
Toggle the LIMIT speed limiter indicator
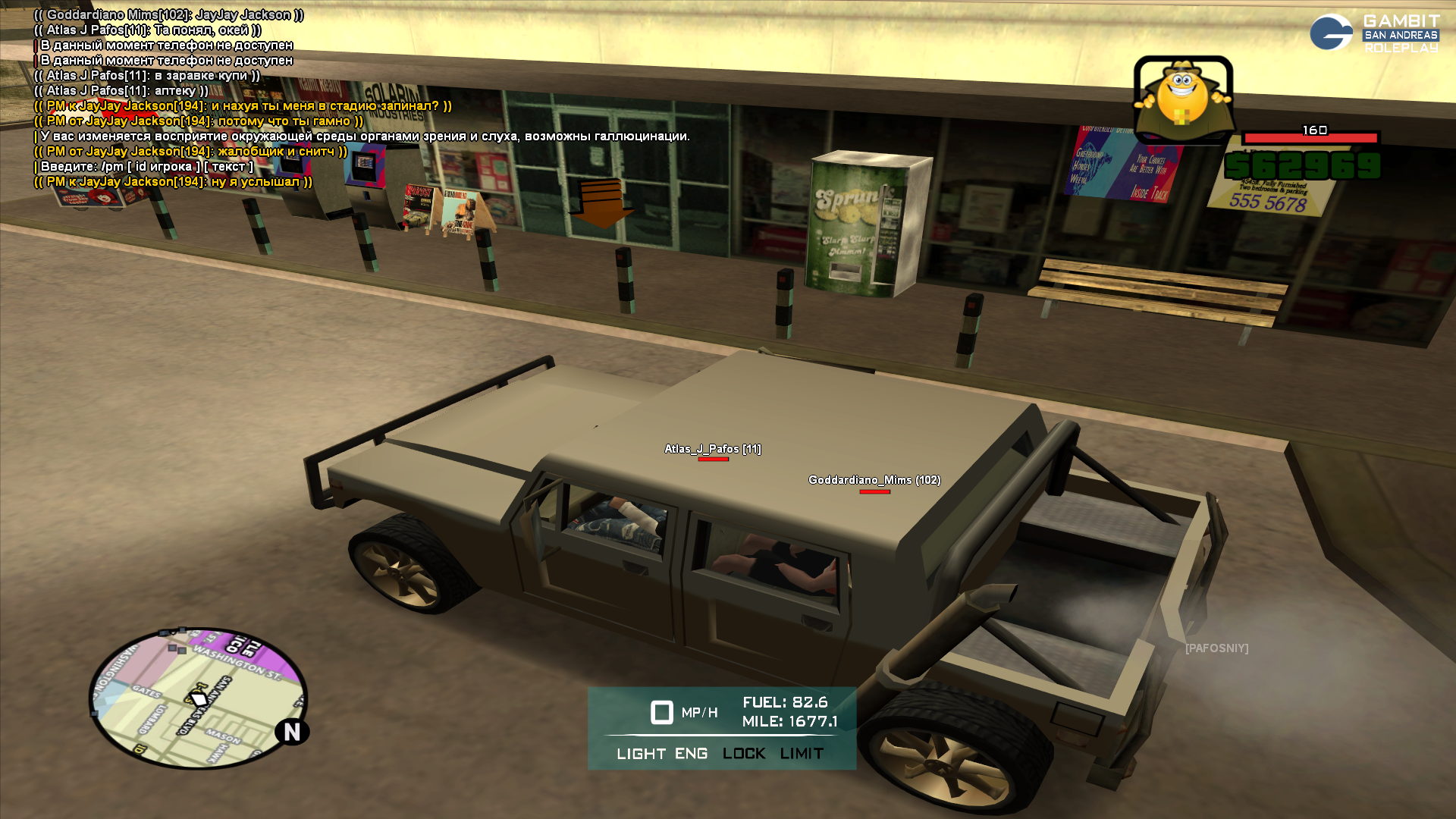802,754
